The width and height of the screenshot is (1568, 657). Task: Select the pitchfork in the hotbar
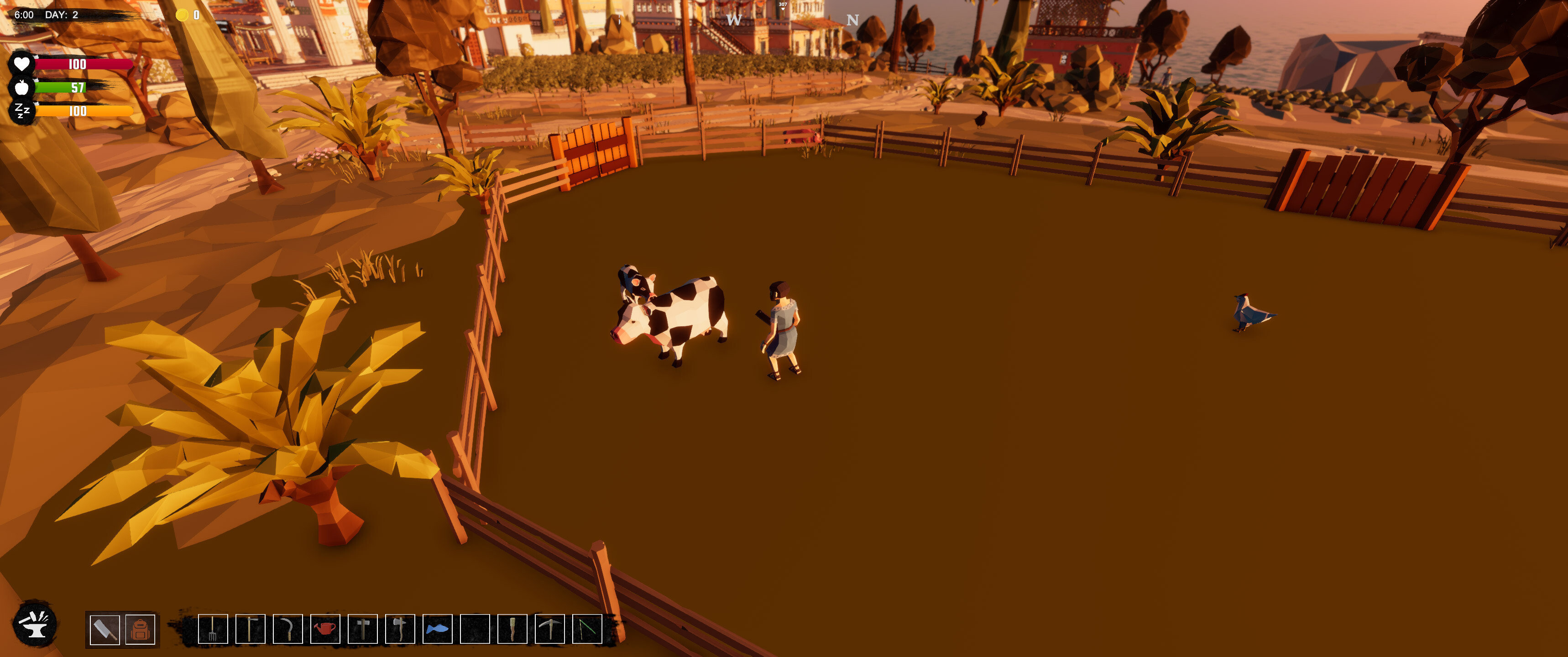point(213,629)
